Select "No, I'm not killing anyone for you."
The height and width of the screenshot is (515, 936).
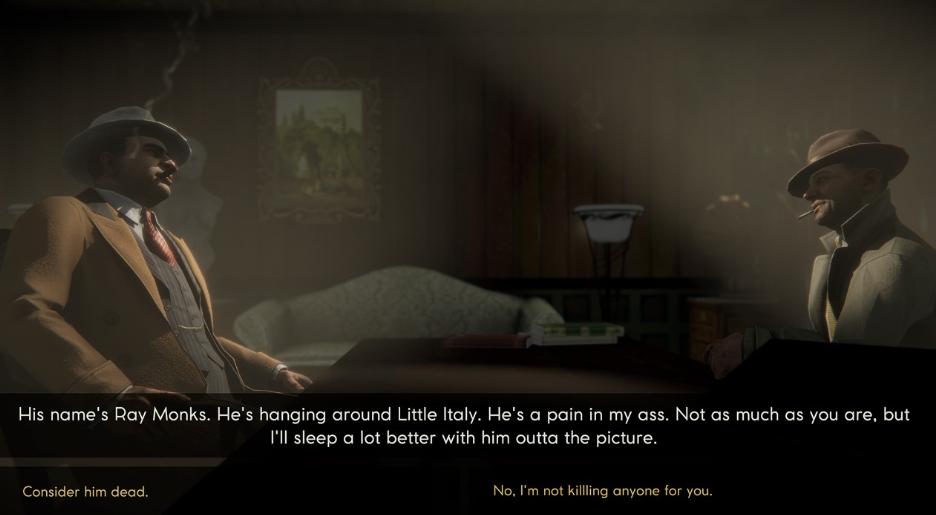pos(602,491)
